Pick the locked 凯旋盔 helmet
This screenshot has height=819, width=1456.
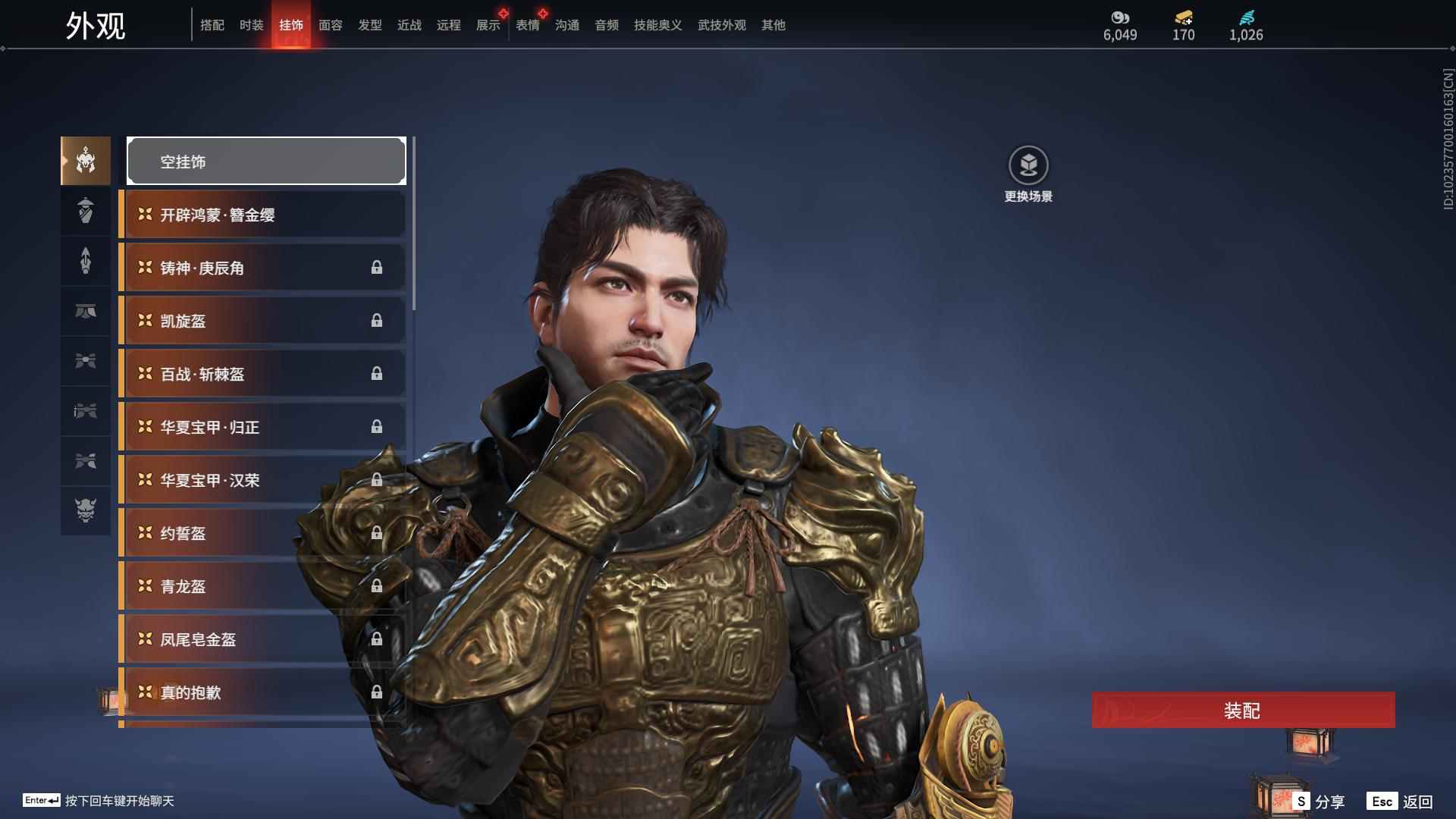pyautogui.click(x=262, y=321)
